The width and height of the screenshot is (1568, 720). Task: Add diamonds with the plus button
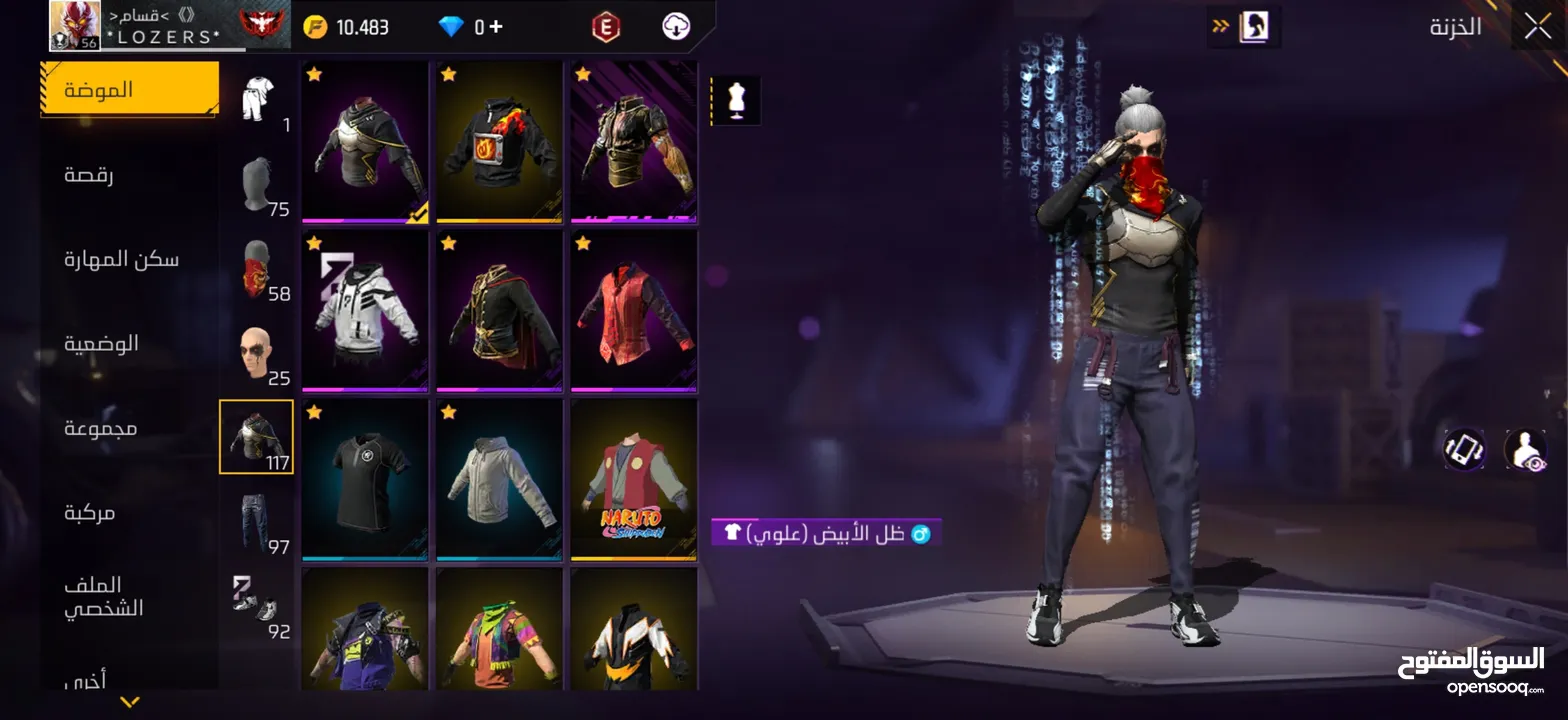point(496,27)
